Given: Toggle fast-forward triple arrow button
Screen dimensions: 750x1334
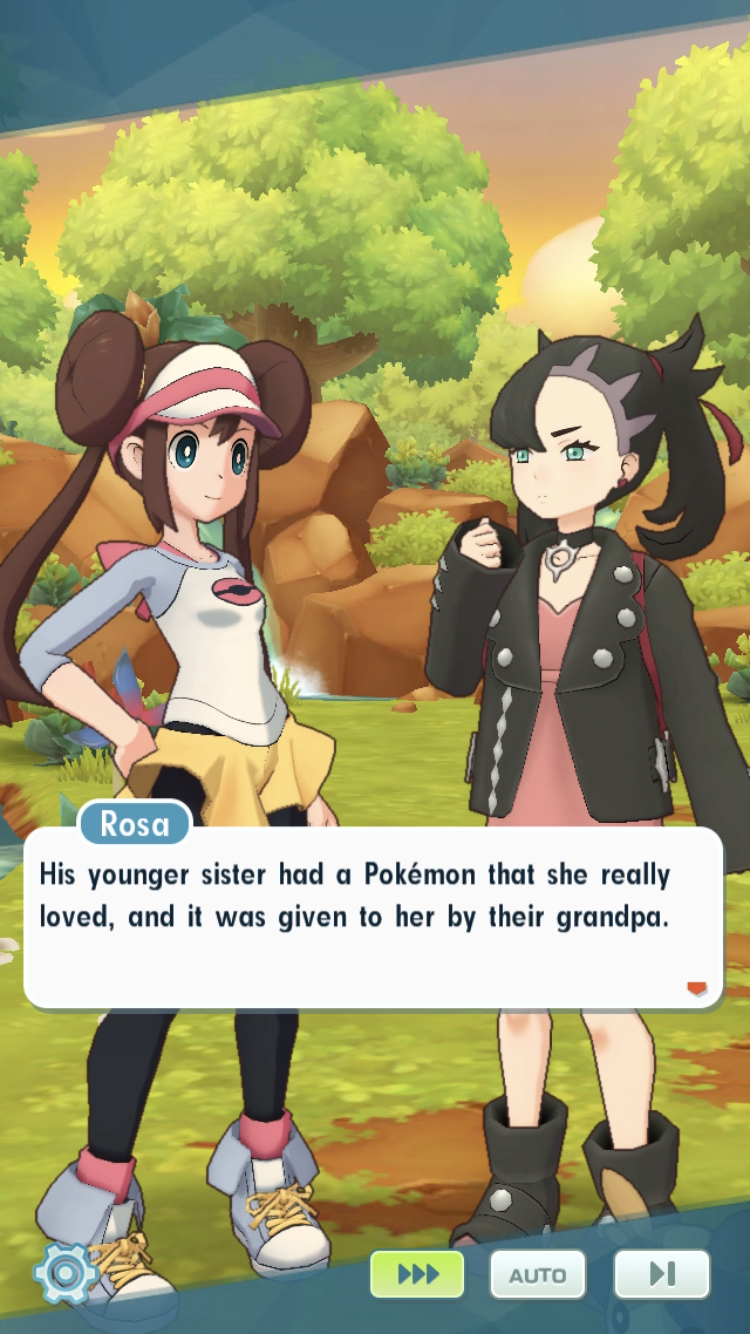Looking at the screenshot, I should 417,1274.
